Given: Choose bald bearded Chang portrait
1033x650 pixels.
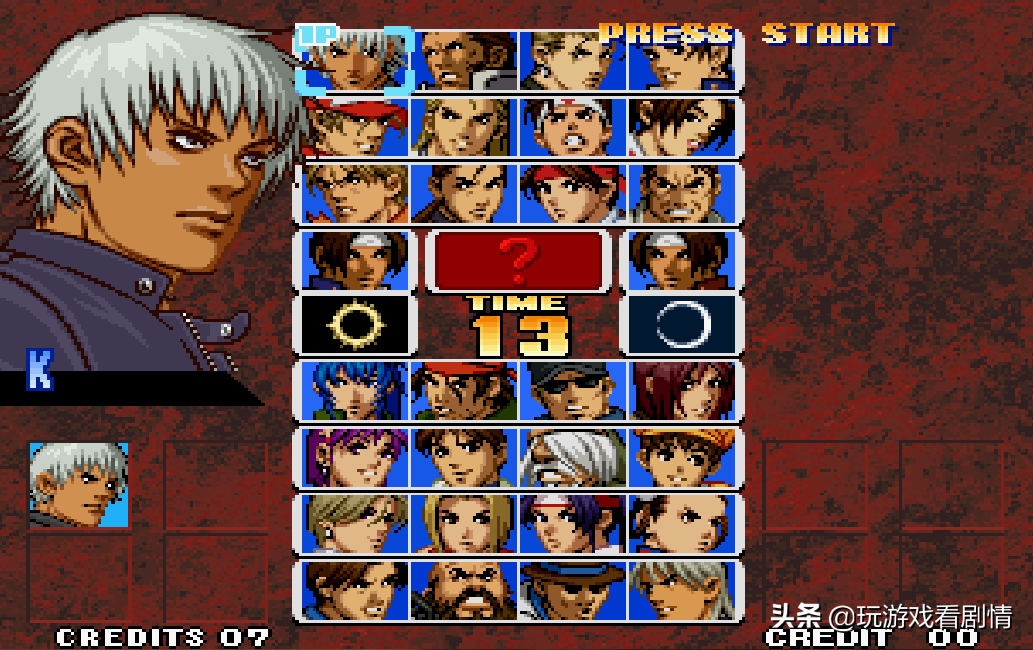Looking at the screenshot, I should 463,590.
